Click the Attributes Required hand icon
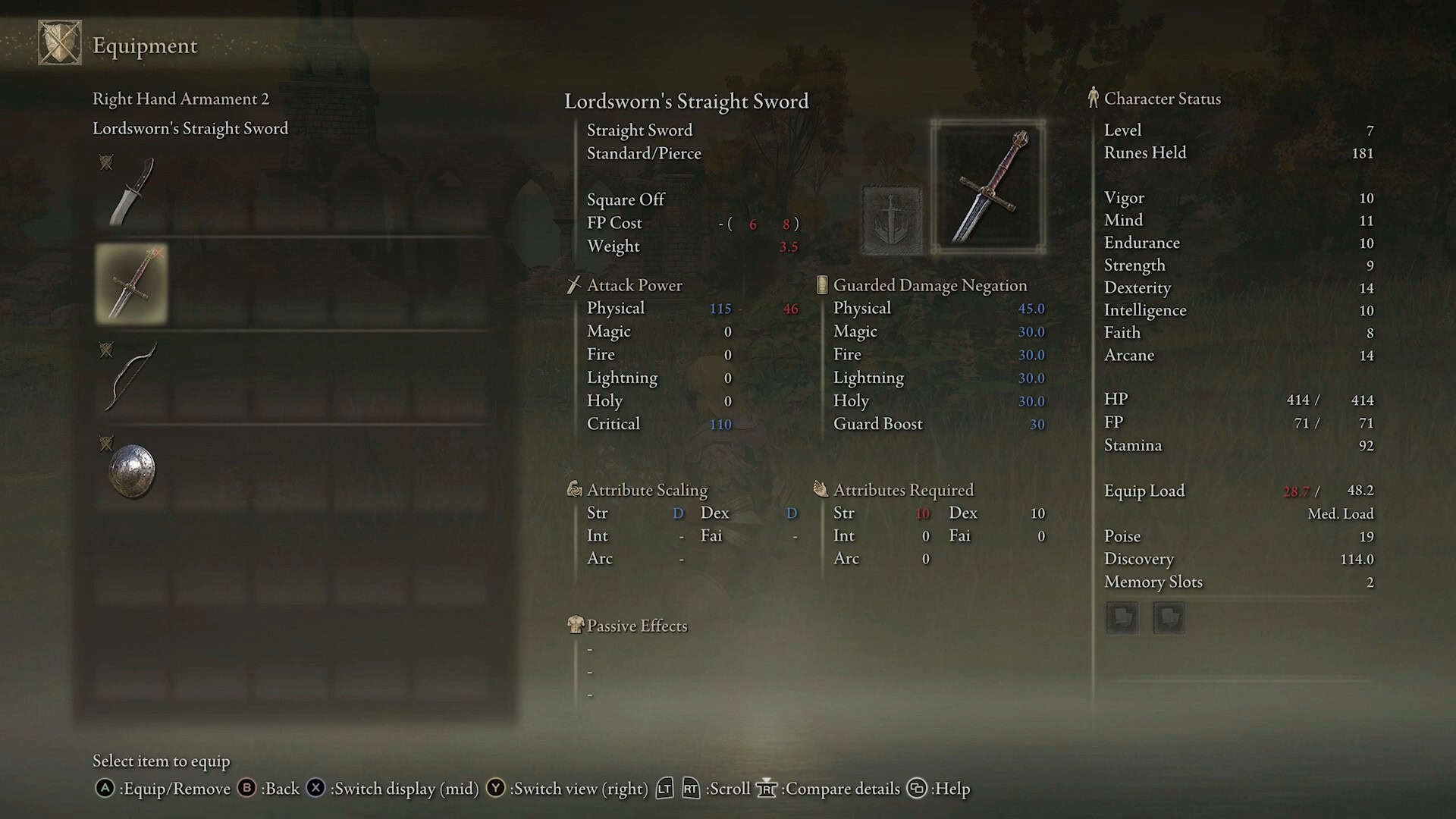Viewport: 1456px width, 819px height. click(x=821, y=489)
